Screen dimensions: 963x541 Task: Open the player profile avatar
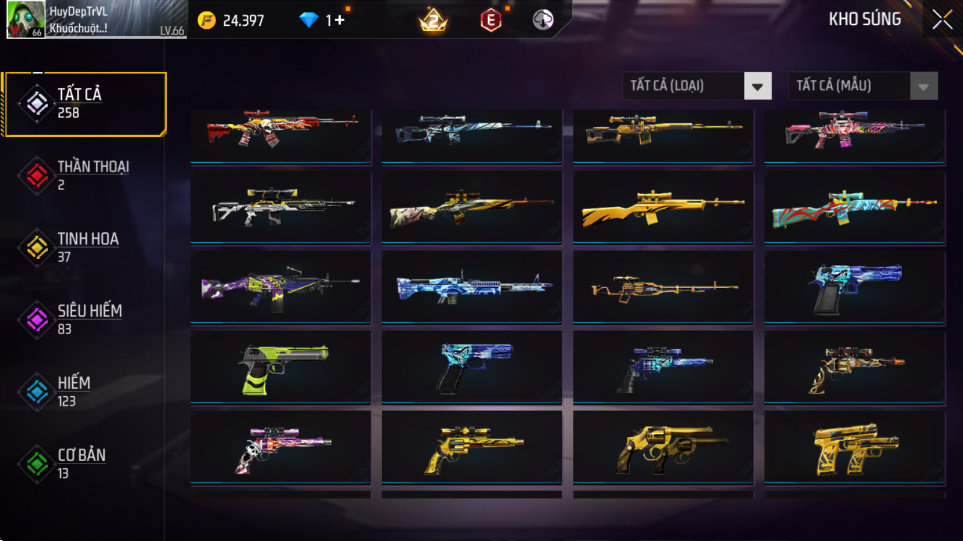24,20
